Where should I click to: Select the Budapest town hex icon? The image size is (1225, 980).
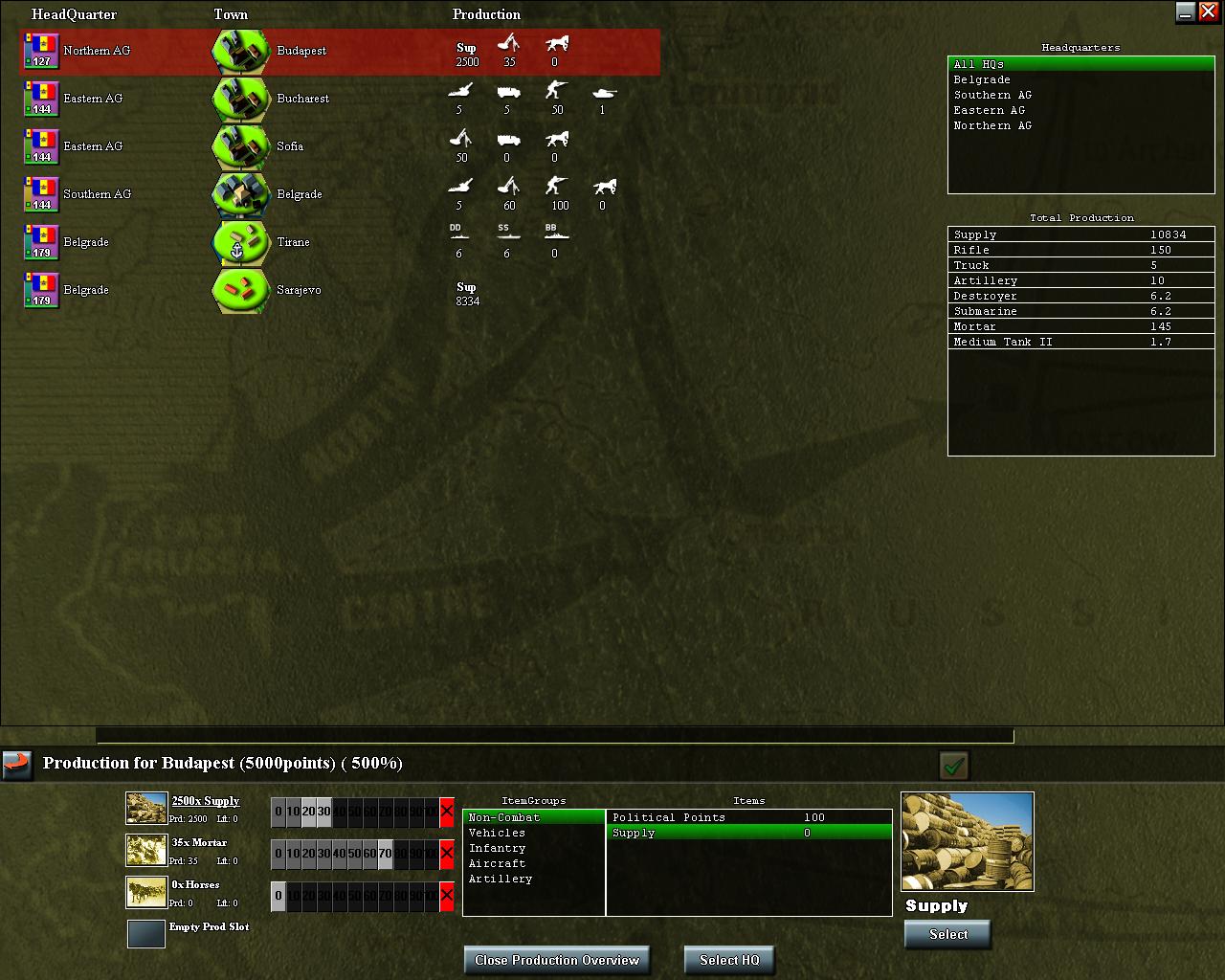(x=239, y=51)
